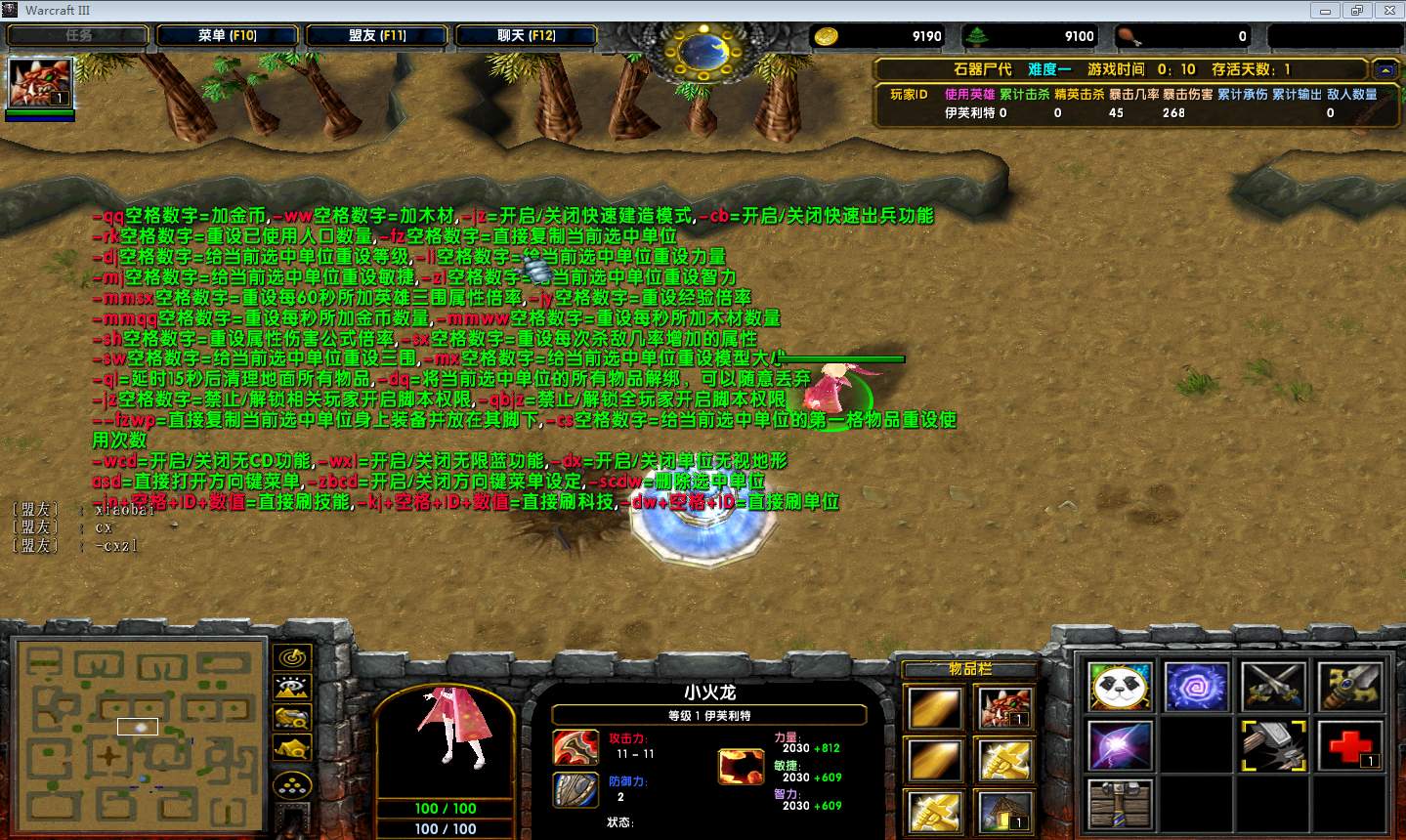Select the hero portrait icon at top-left
The width and height of the screenshot is (1406, 840).
point(40,83)
